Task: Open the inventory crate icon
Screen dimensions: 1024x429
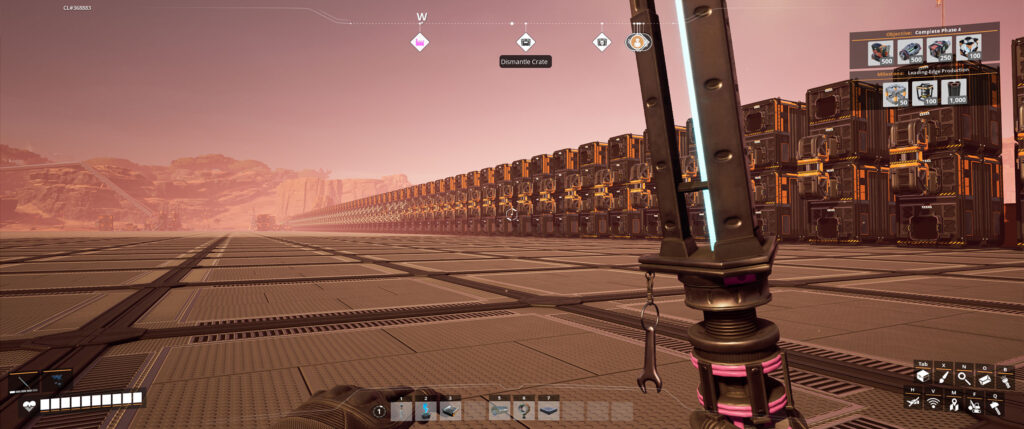Action: (x=922, y=376)
